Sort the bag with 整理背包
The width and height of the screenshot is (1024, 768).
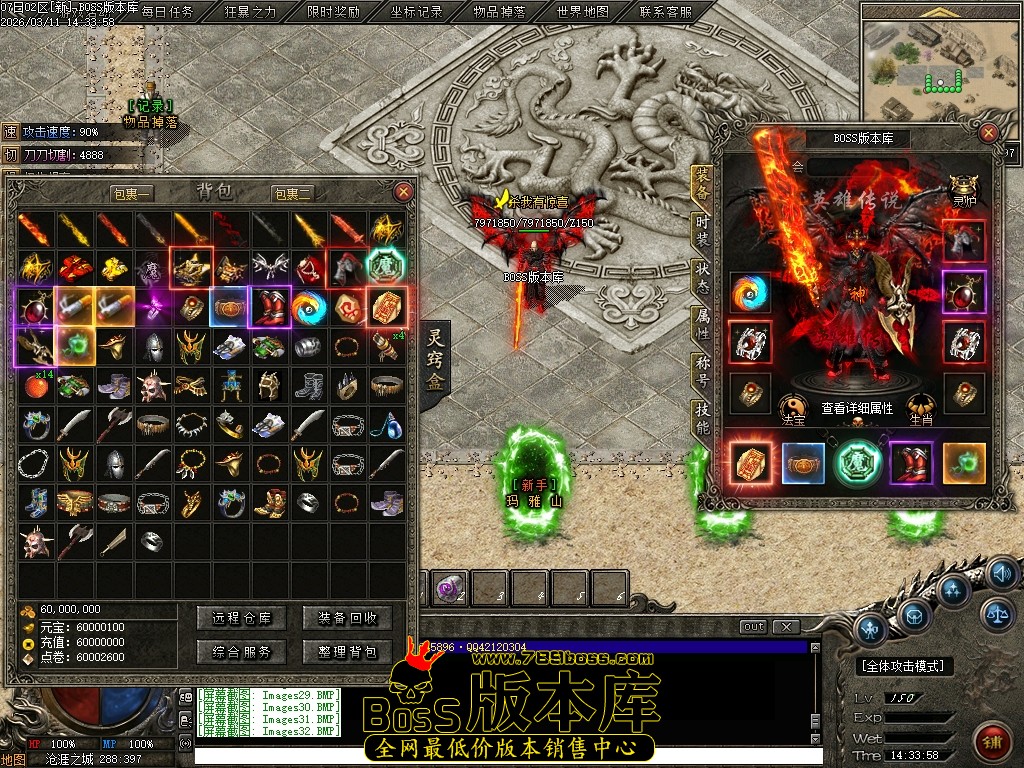coord(347,652)
